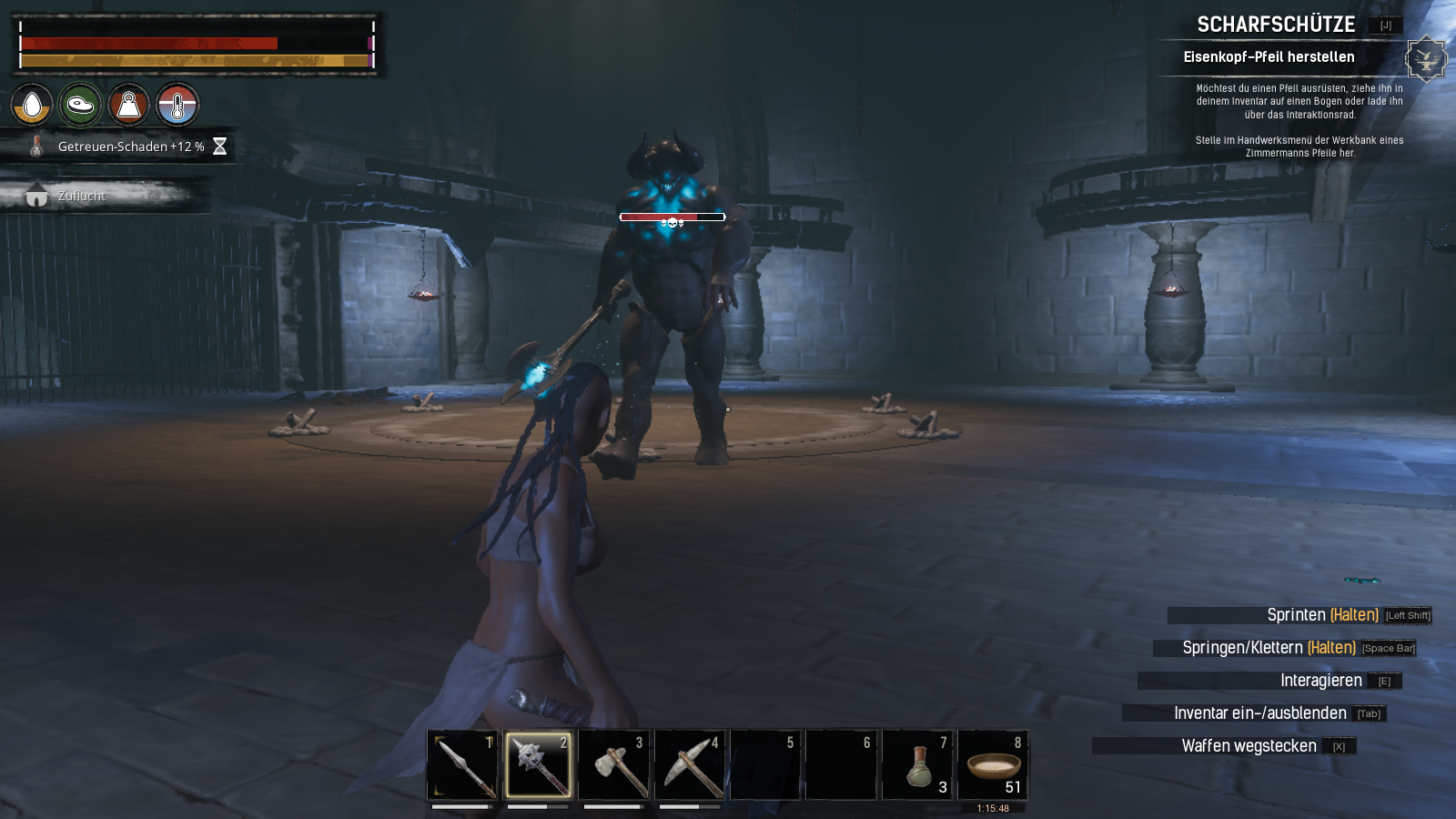Select the spear in hotbar slot 1
Image resolution: width=1456 pixels, height=819 pixels.
(x=463, y=764)
